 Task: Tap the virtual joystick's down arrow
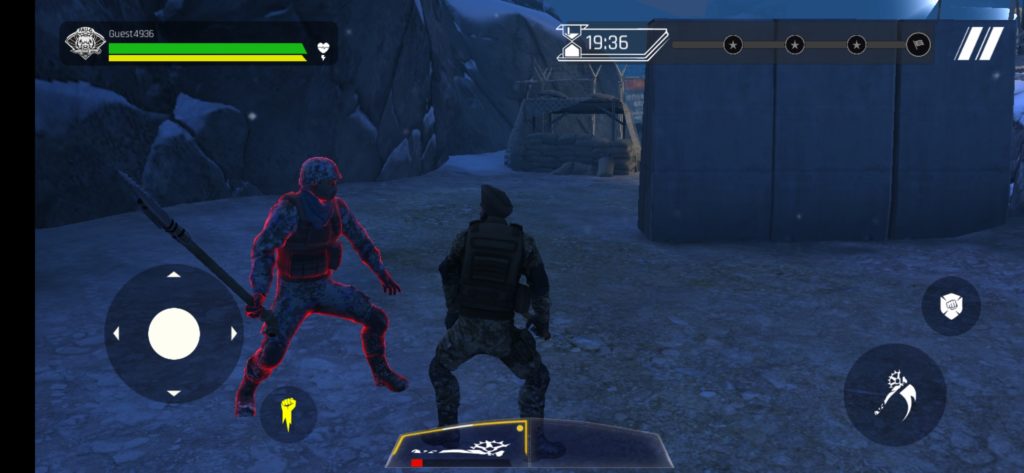[174, 393]
